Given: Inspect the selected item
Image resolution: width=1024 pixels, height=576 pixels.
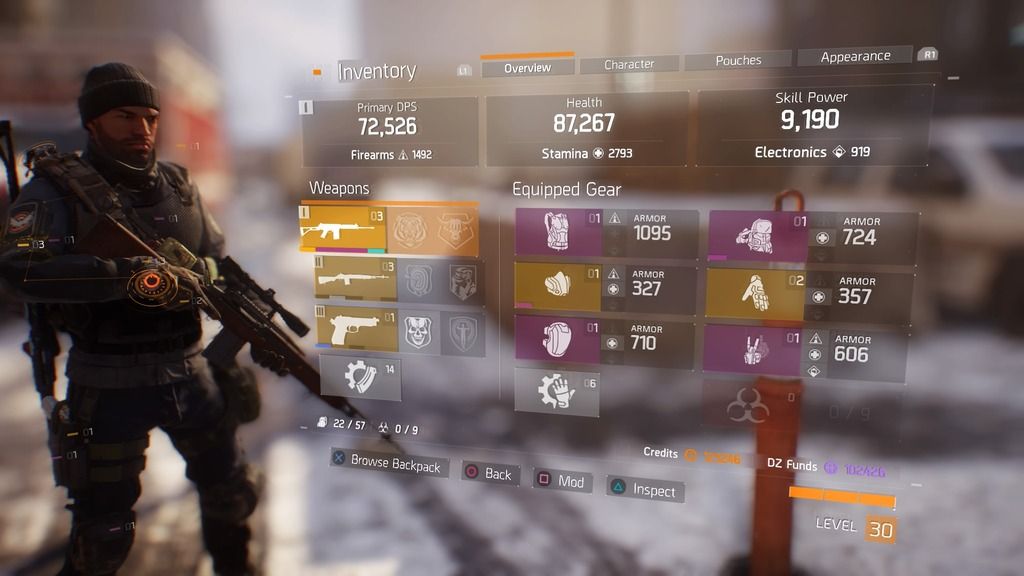Looking at the screenshot, I should (x=645, y=490).
